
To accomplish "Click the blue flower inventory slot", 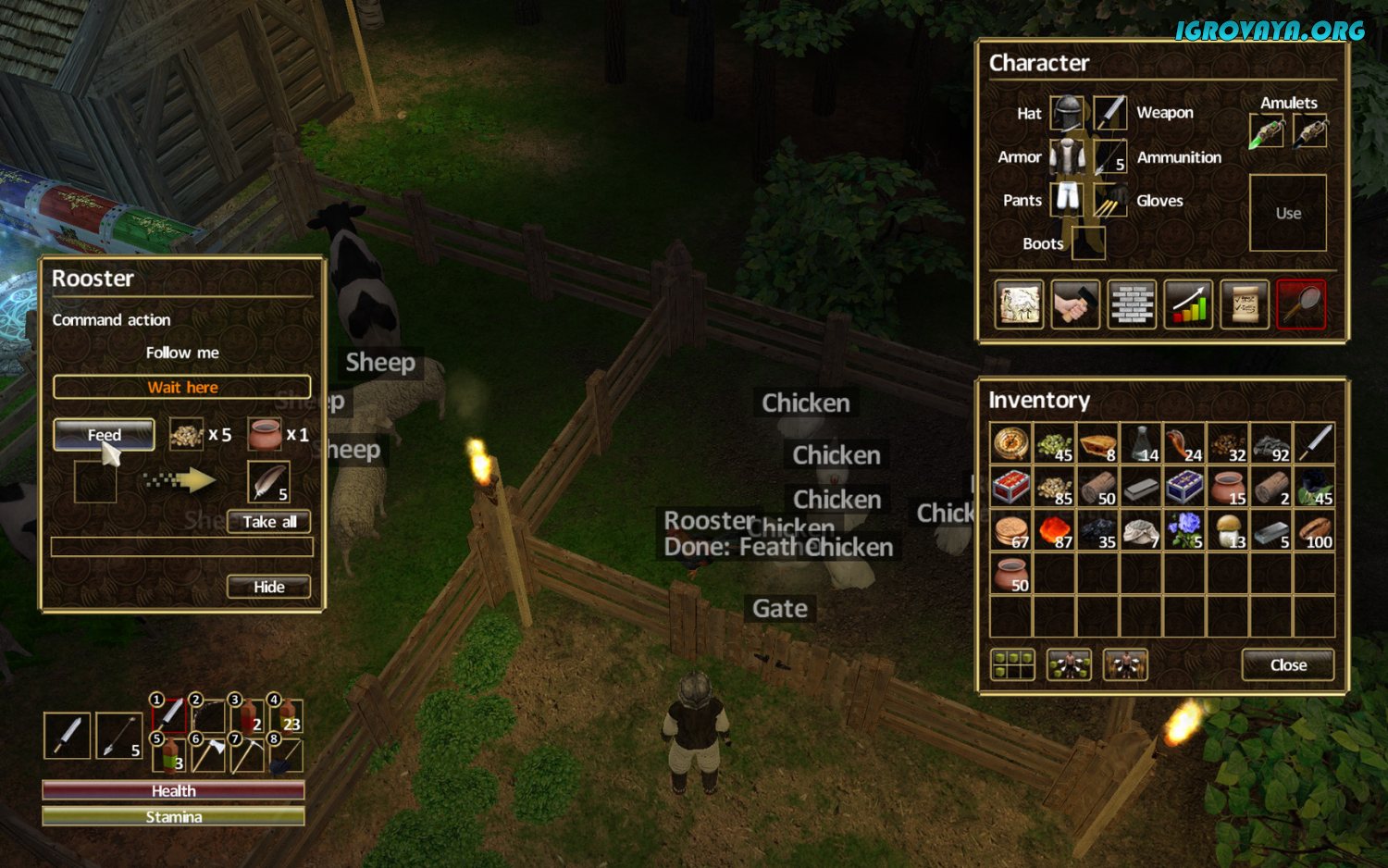I will [x=1184, y=530].
